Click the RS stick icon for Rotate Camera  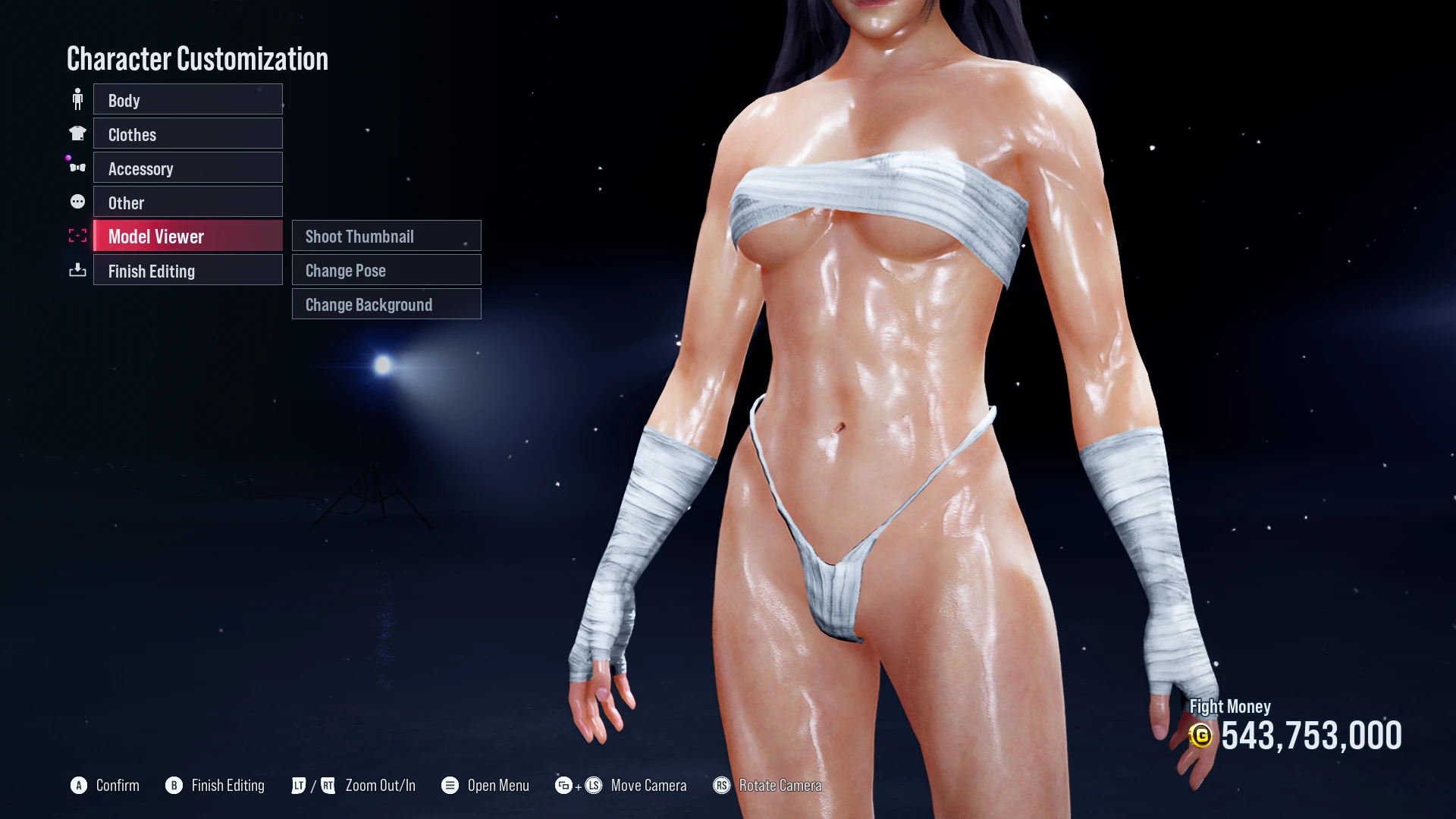click(x=721, y=786)
